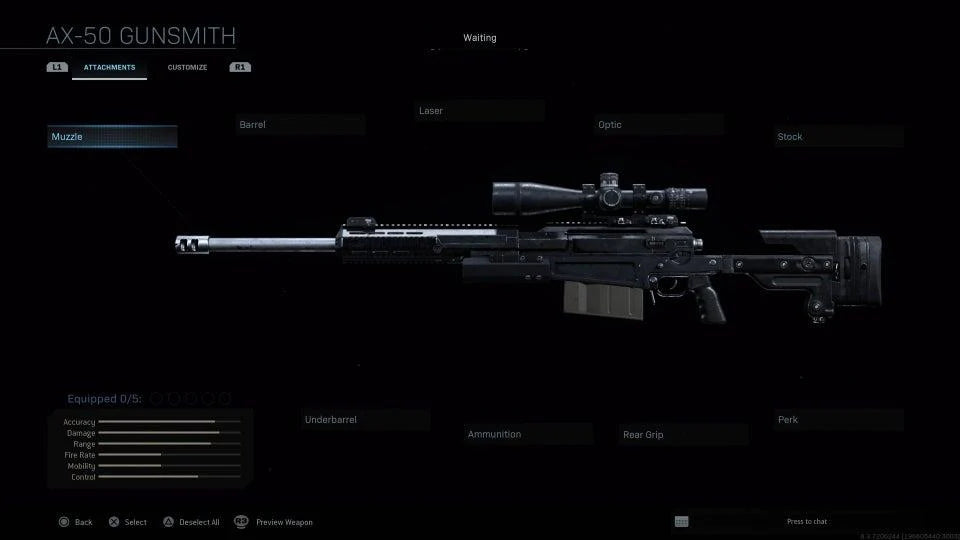Select the Optic attachment slot
960x540 pixels.
[660, 125]
